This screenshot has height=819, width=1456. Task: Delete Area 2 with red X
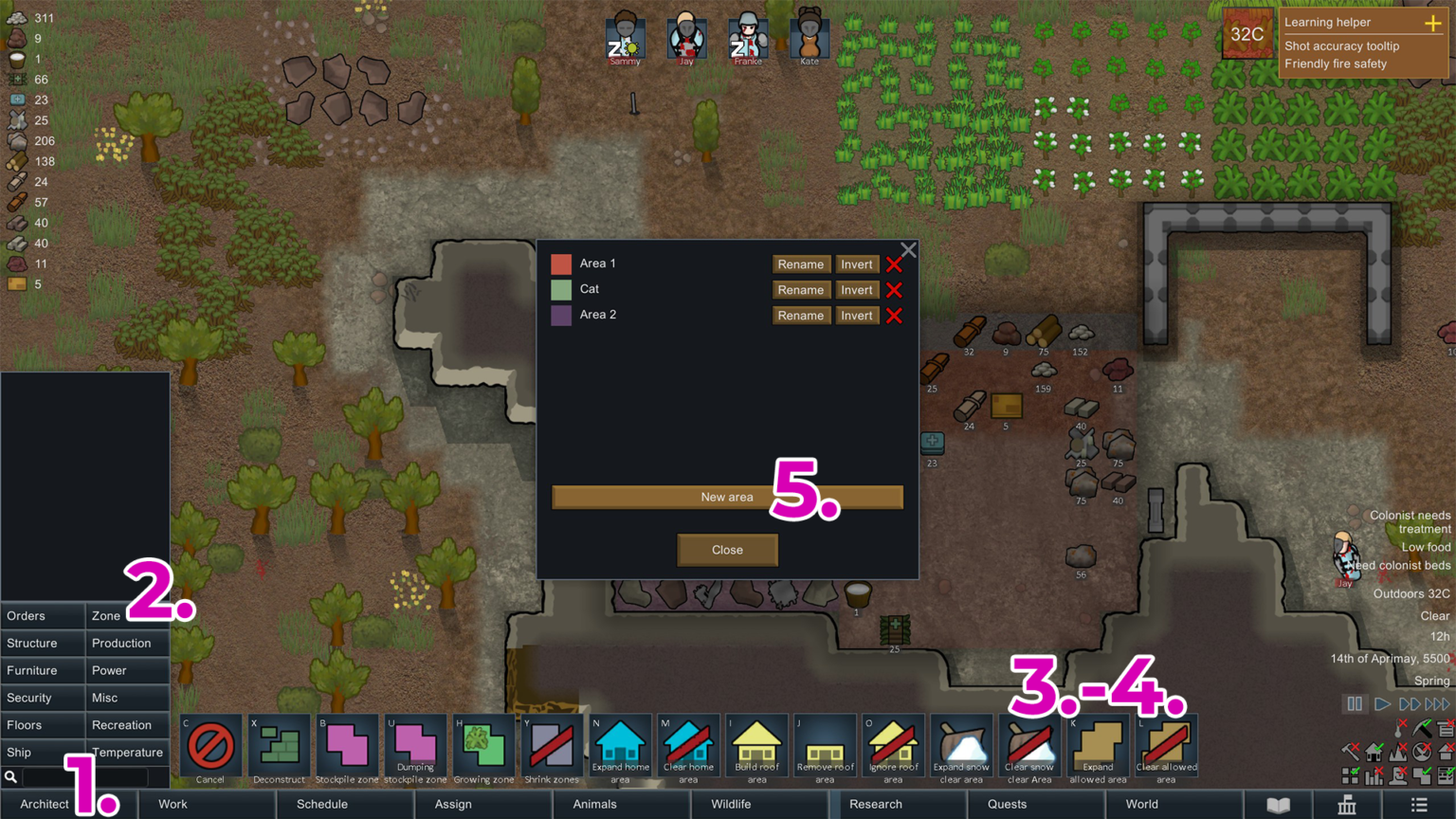pos(894,316)
